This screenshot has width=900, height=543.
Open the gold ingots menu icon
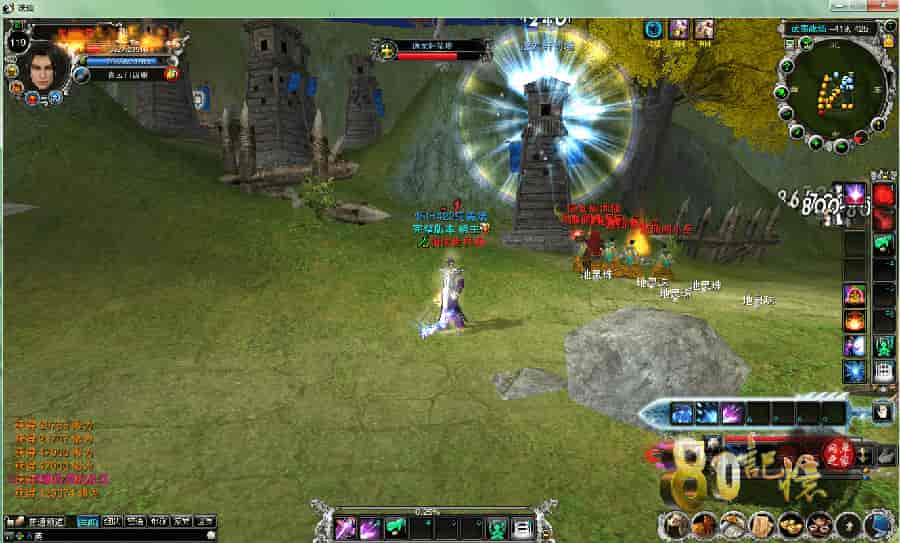click(x=790, y=524)
